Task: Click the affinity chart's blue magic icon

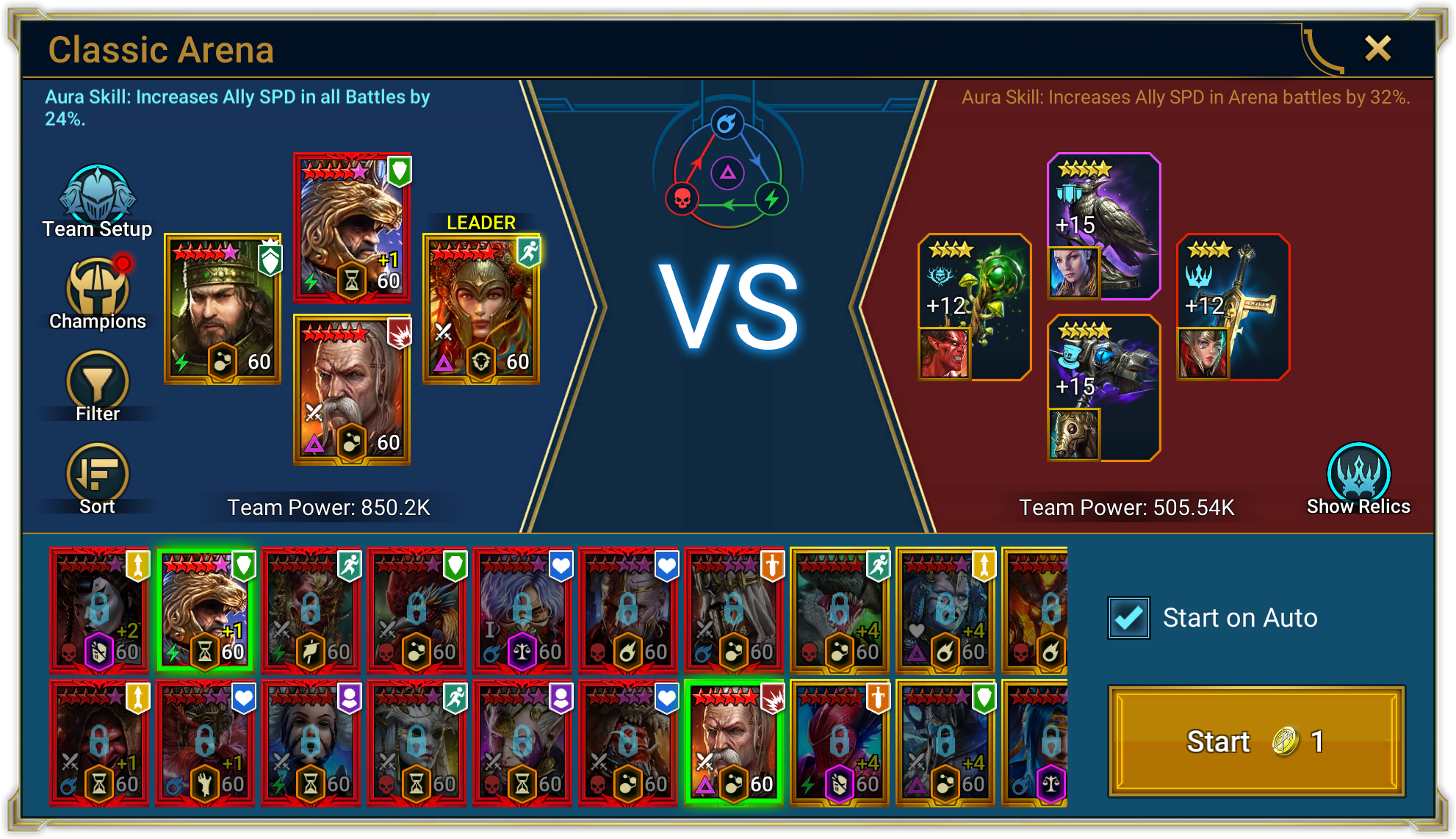Action: (727, 123)
